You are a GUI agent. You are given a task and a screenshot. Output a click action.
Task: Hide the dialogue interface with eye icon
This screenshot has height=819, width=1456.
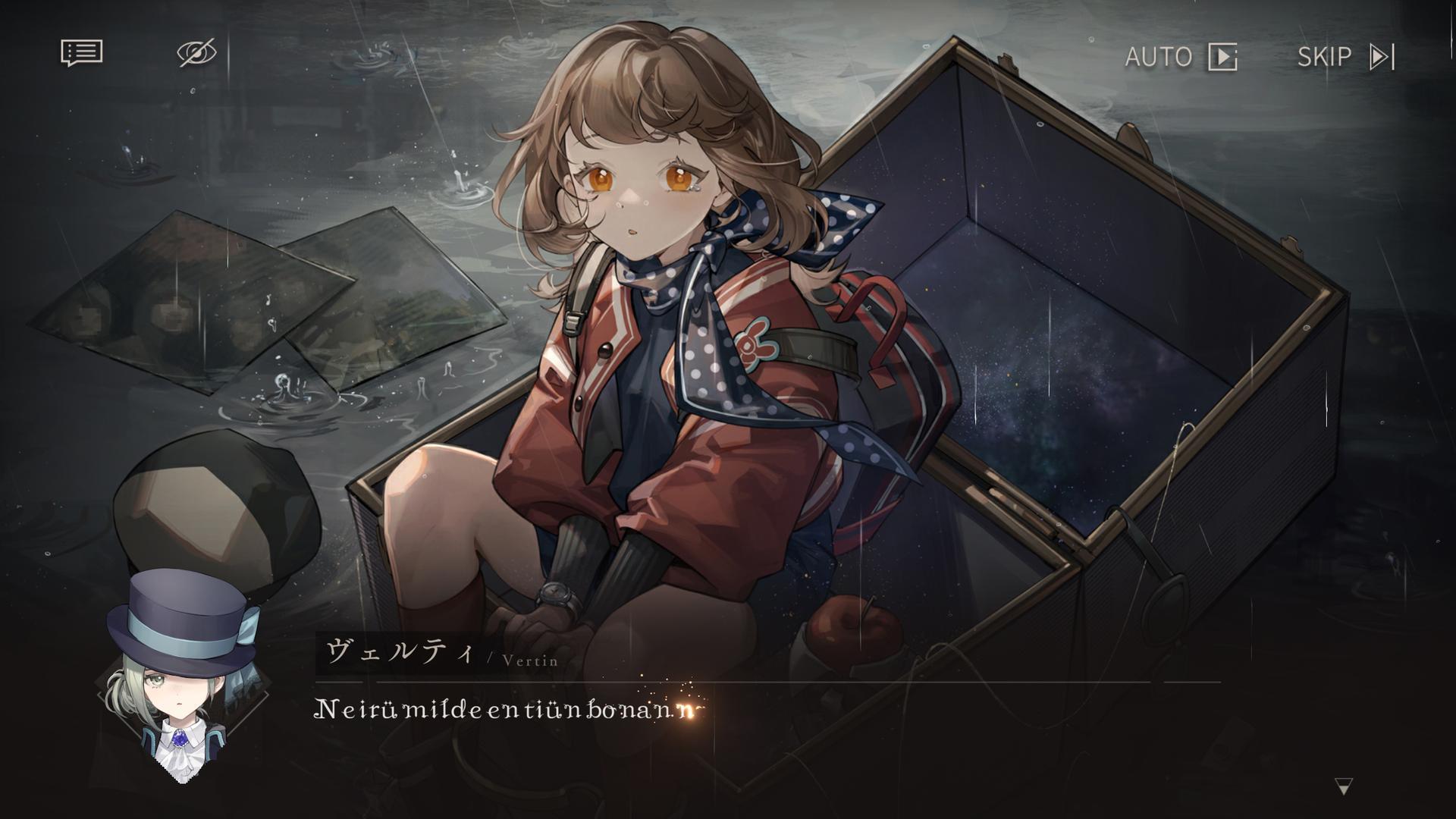point(196,54)
